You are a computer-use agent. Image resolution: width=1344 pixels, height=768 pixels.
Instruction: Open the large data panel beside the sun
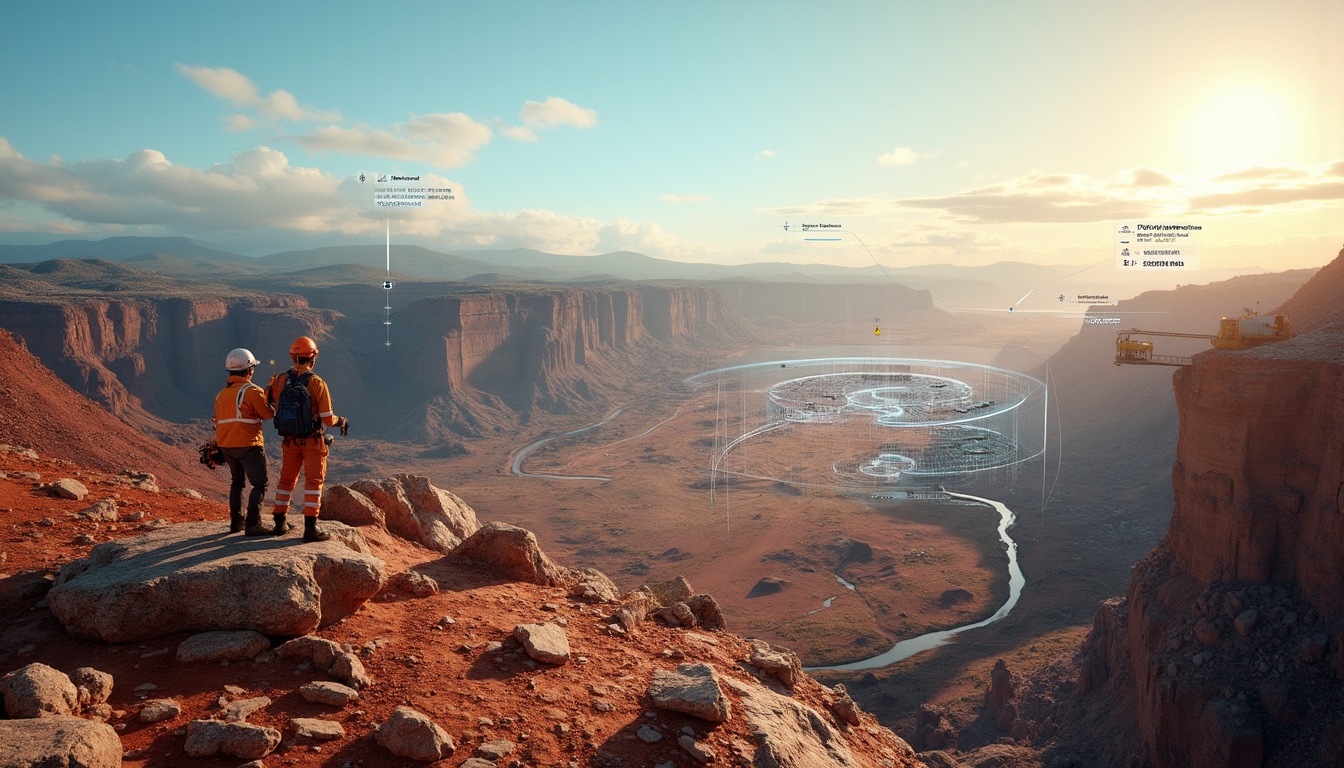coord(1157,246)
